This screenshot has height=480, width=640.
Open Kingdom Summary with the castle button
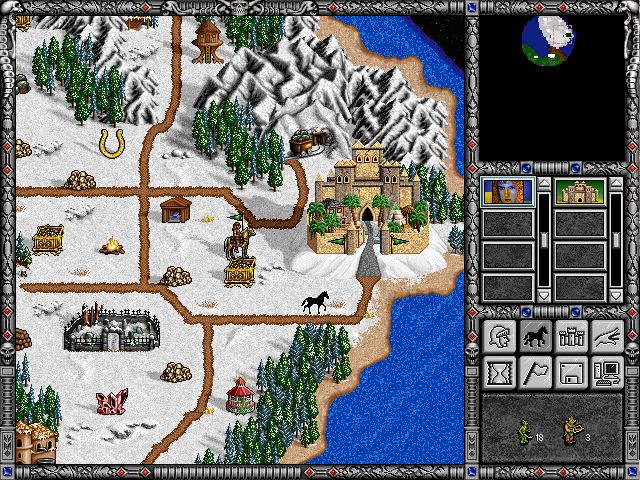[570, 338]
